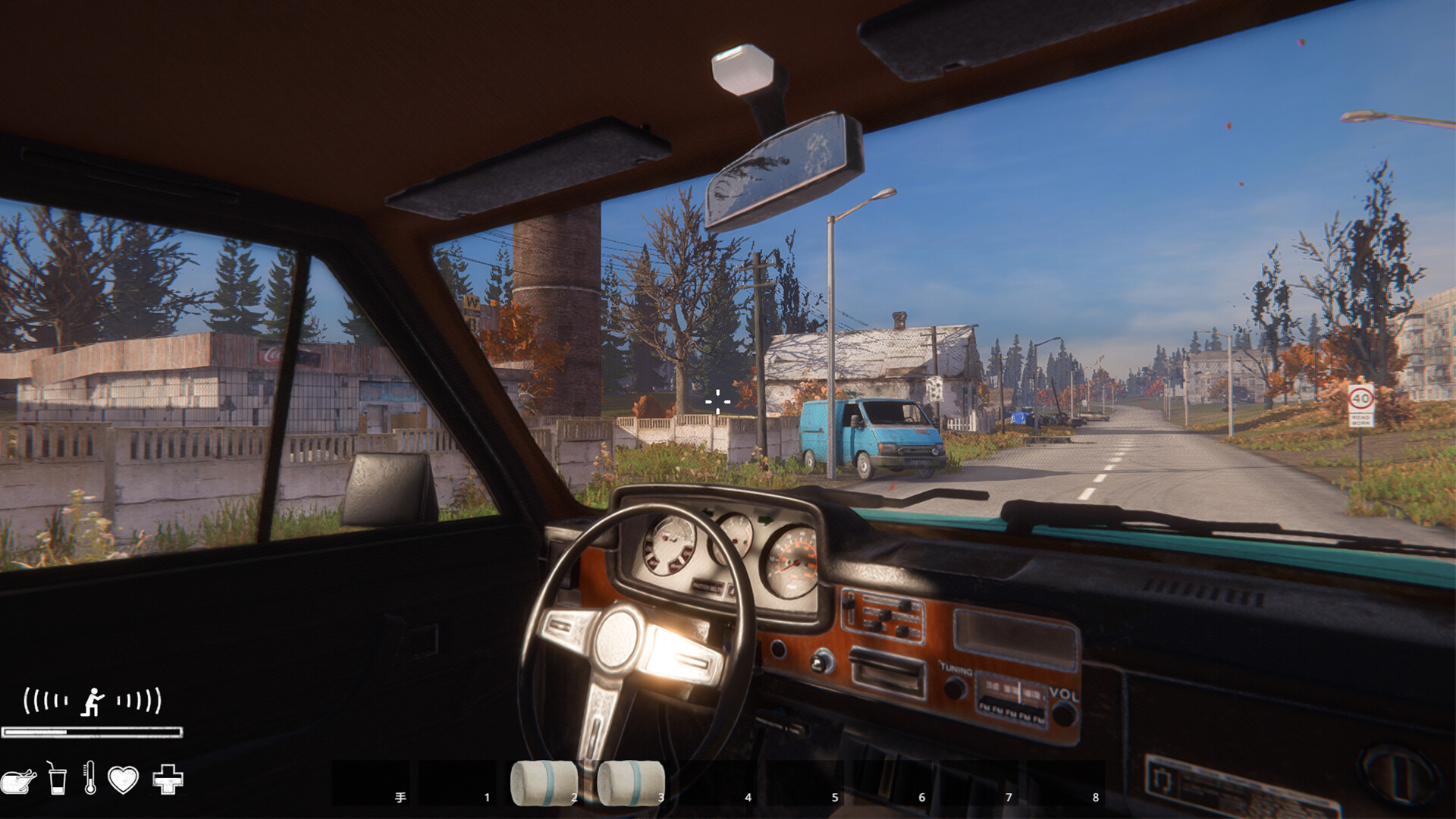Click the heart health icon
This screenshot has height=819, width=1456.
(x=123, y=779)
